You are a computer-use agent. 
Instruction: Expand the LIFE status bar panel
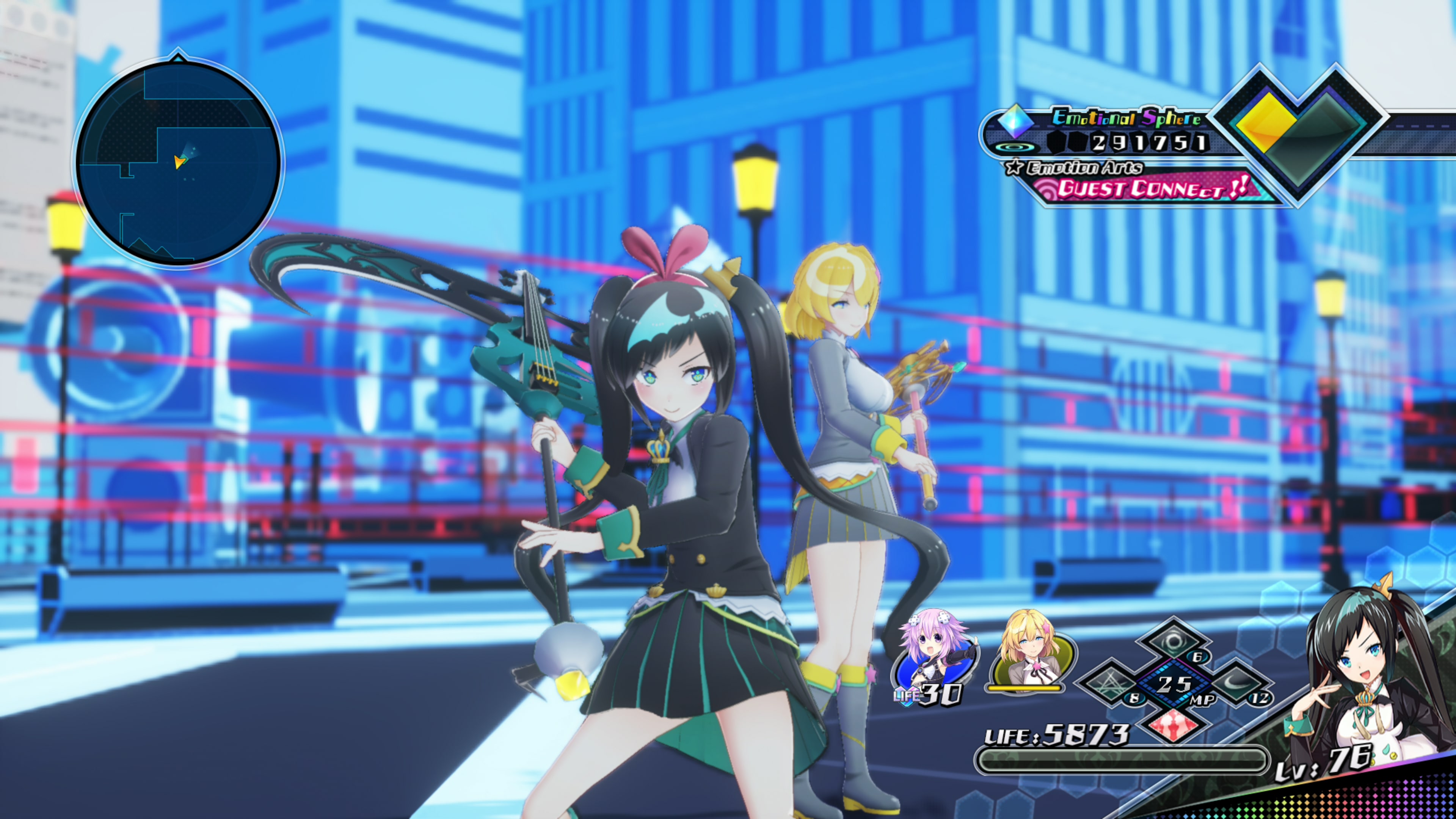[x=1125, y=752]
